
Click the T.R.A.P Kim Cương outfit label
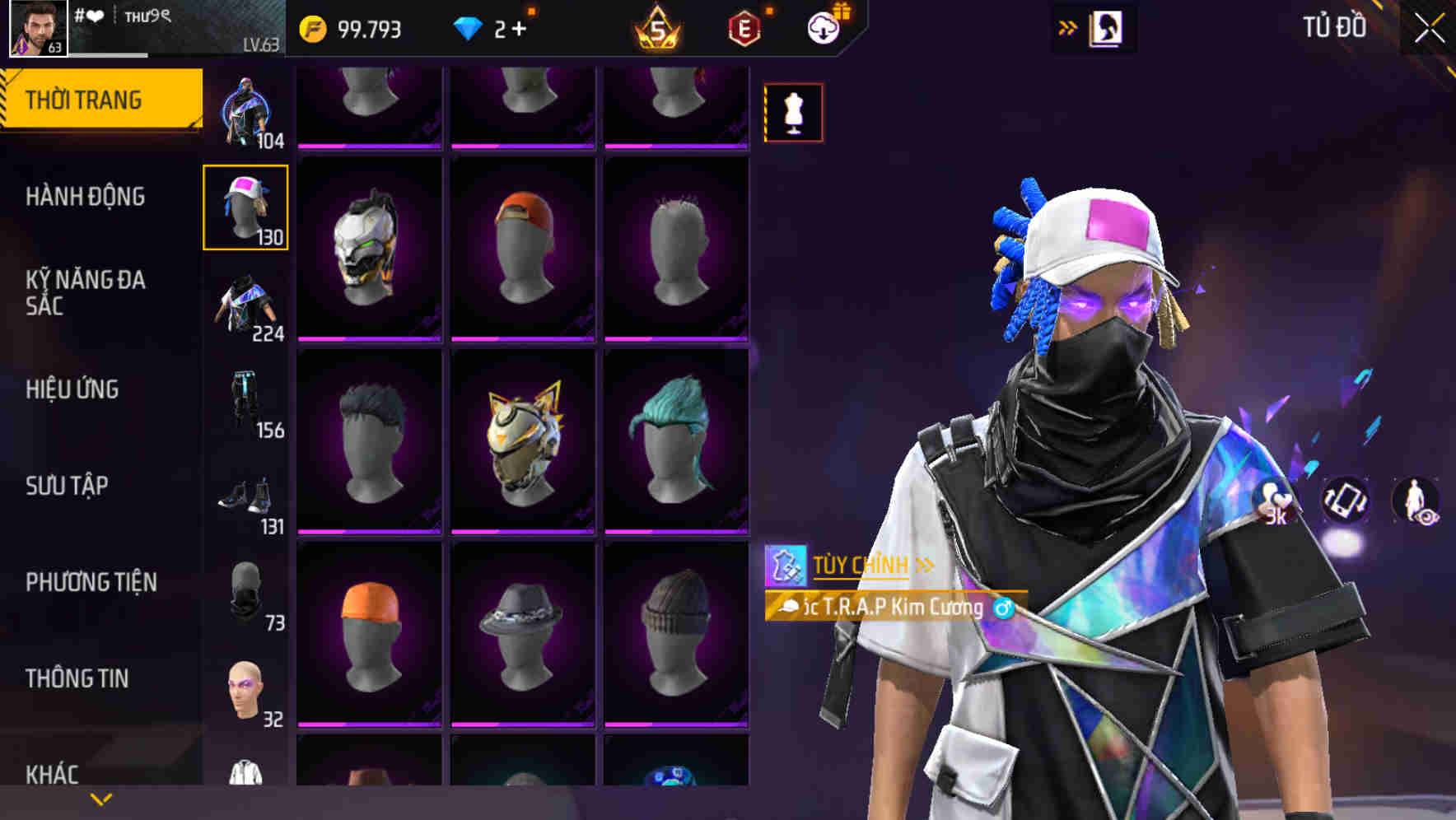point(894,608)
